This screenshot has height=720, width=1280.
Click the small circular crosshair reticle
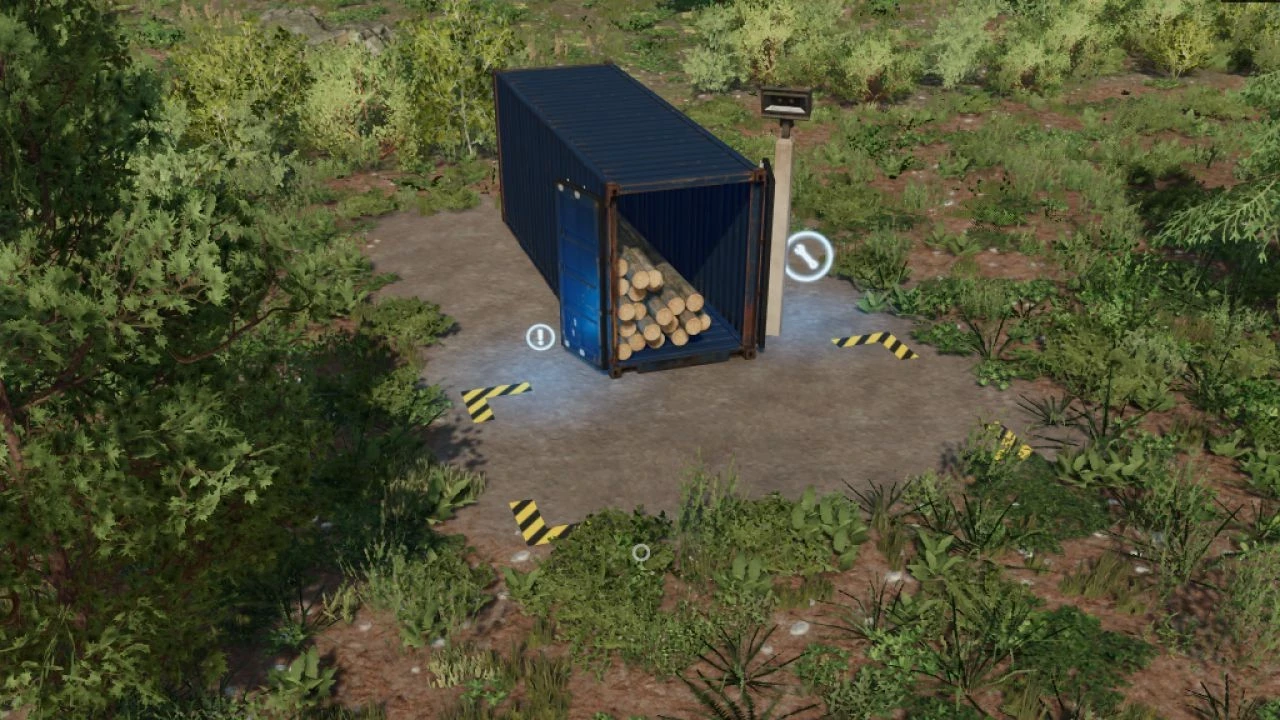pyautogui.click(x=640, y=552)
